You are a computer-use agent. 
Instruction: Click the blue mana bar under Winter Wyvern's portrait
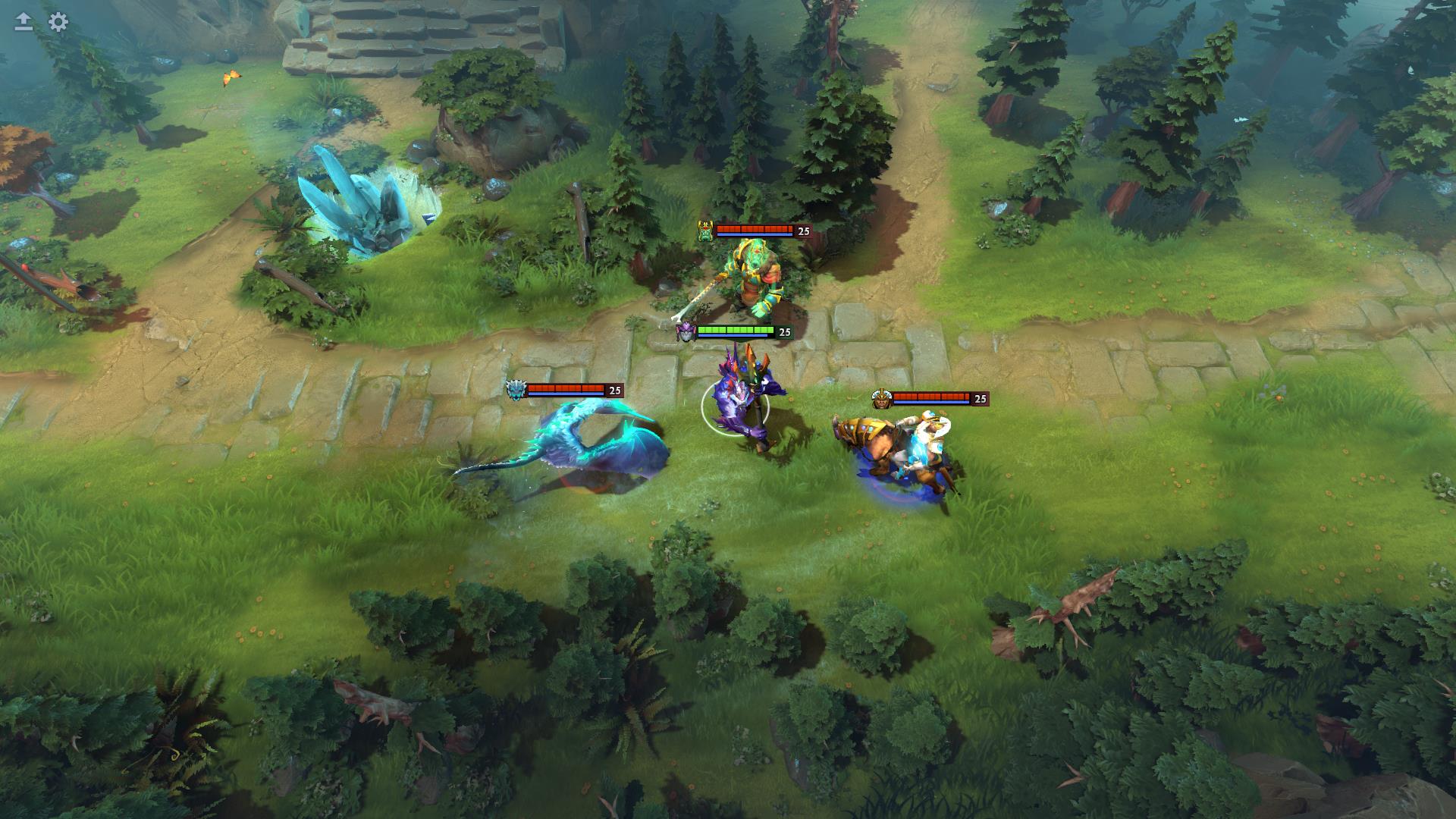coord(565,394)
